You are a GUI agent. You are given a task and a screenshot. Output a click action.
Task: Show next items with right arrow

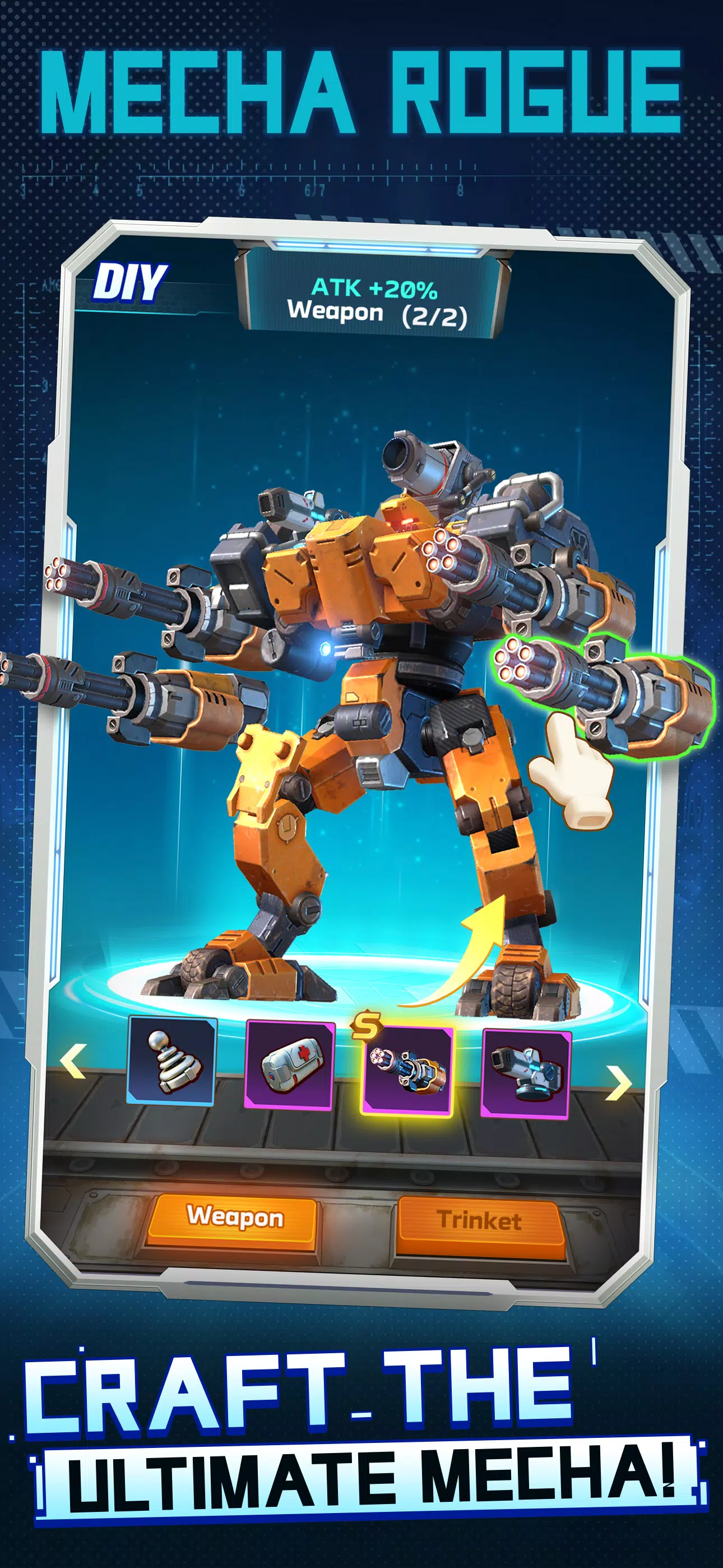point(618,1083)
